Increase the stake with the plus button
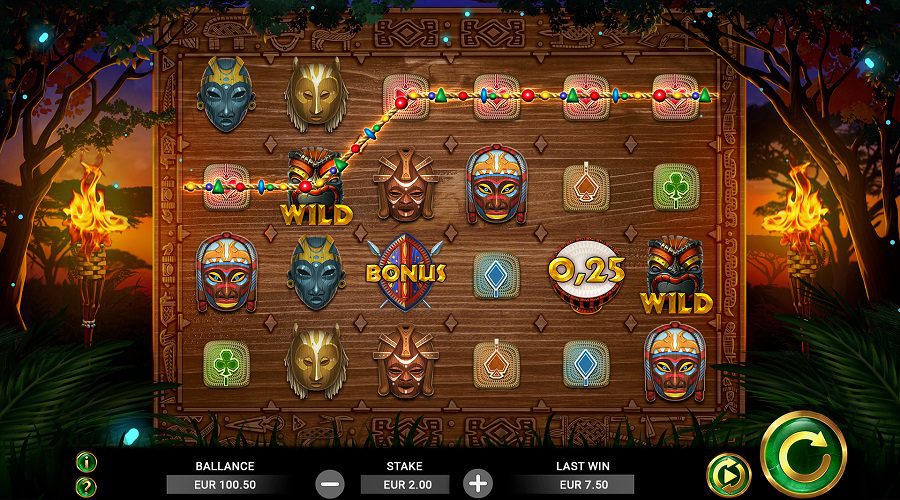The image size is (900, 500). pyautogui.click(x=479, y=483)
